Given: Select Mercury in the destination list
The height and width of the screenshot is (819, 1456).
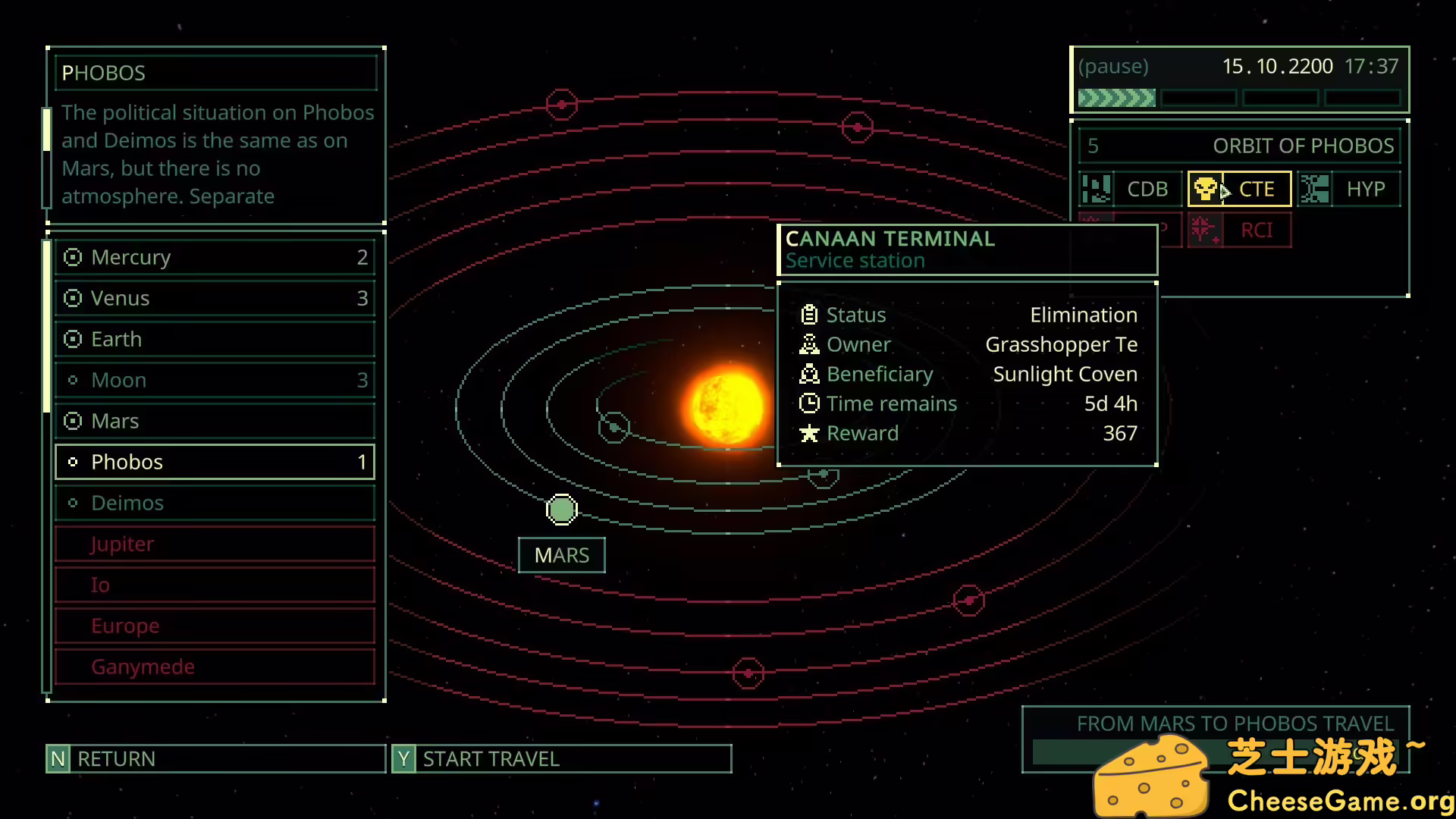Looking at the screenshot, I should tap(215, 258).
